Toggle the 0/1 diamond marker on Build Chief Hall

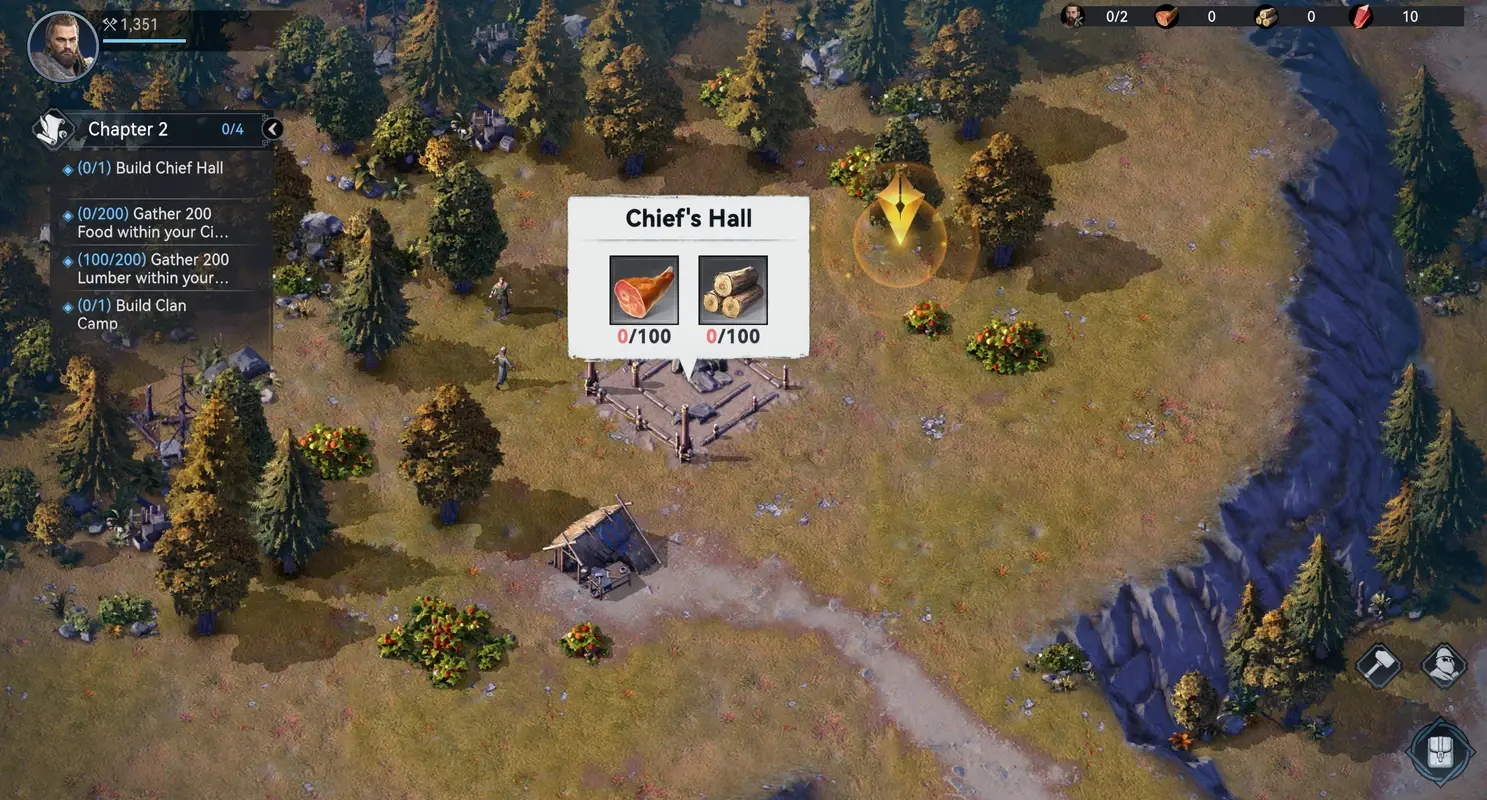click(x=66, y=167)
